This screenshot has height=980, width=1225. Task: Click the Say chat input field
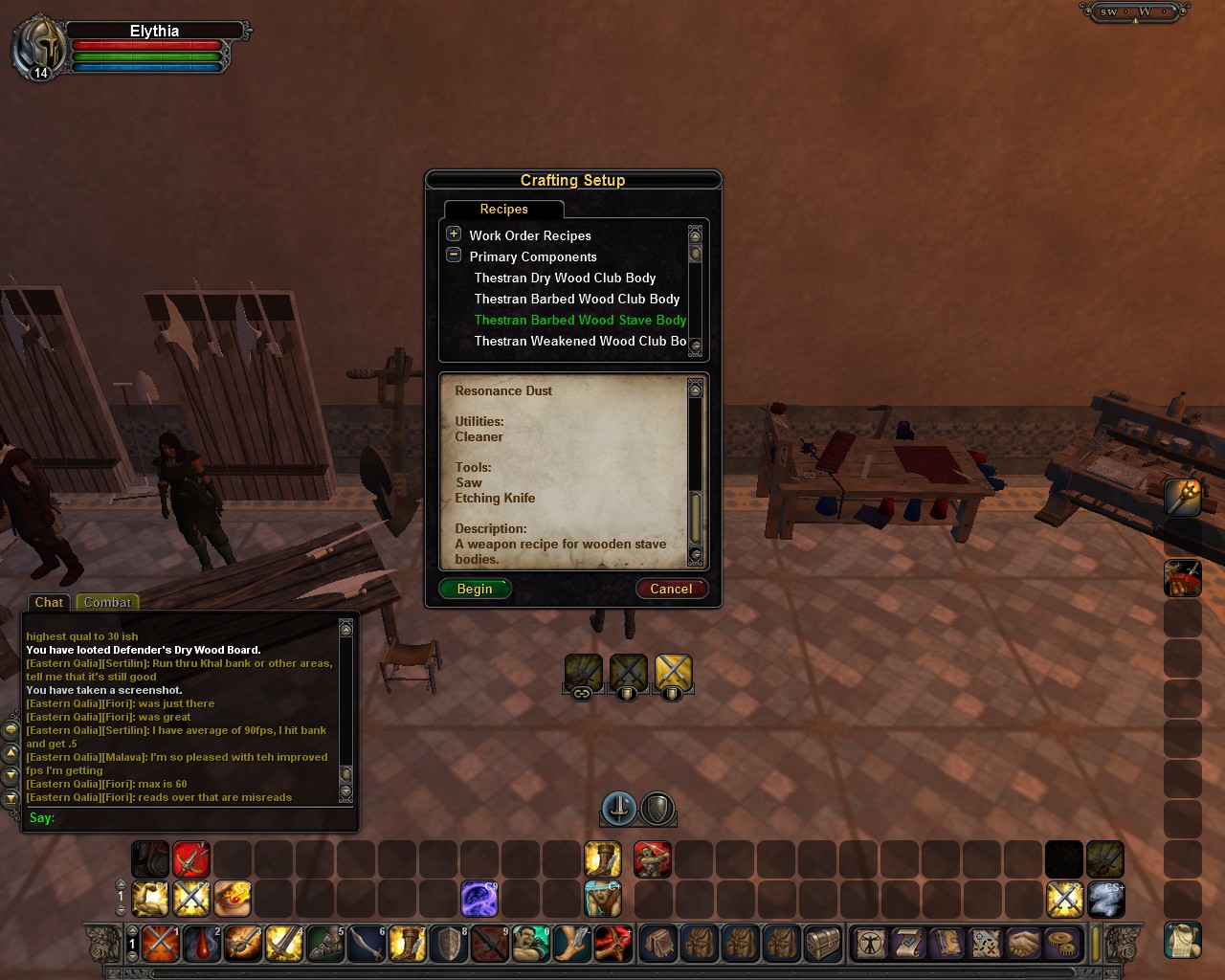pos(191,817)
